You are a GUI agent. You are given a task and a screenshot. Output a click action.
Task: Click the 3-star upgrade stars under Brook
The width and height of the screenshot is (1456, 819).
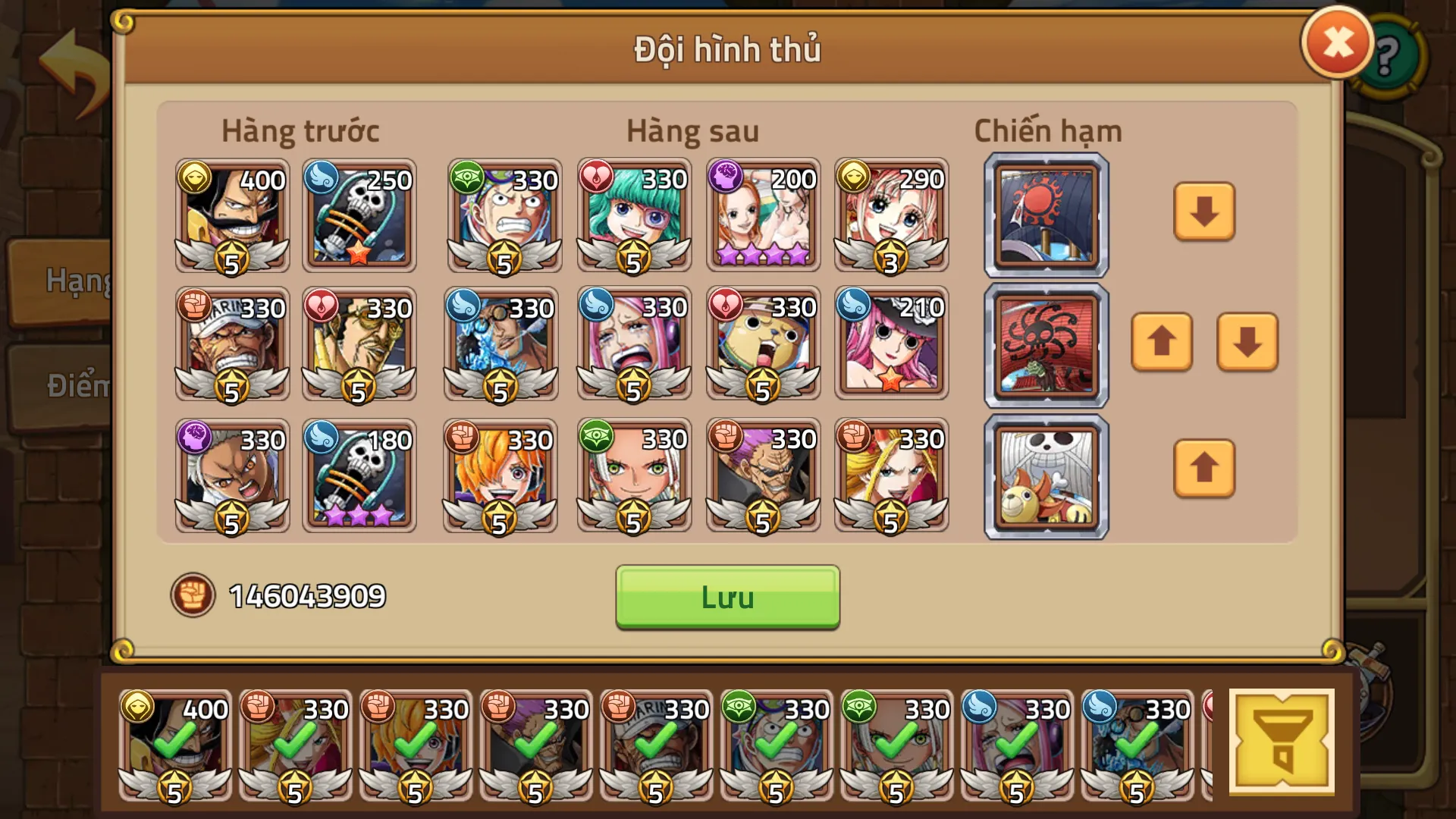click(x=358, y=515)
